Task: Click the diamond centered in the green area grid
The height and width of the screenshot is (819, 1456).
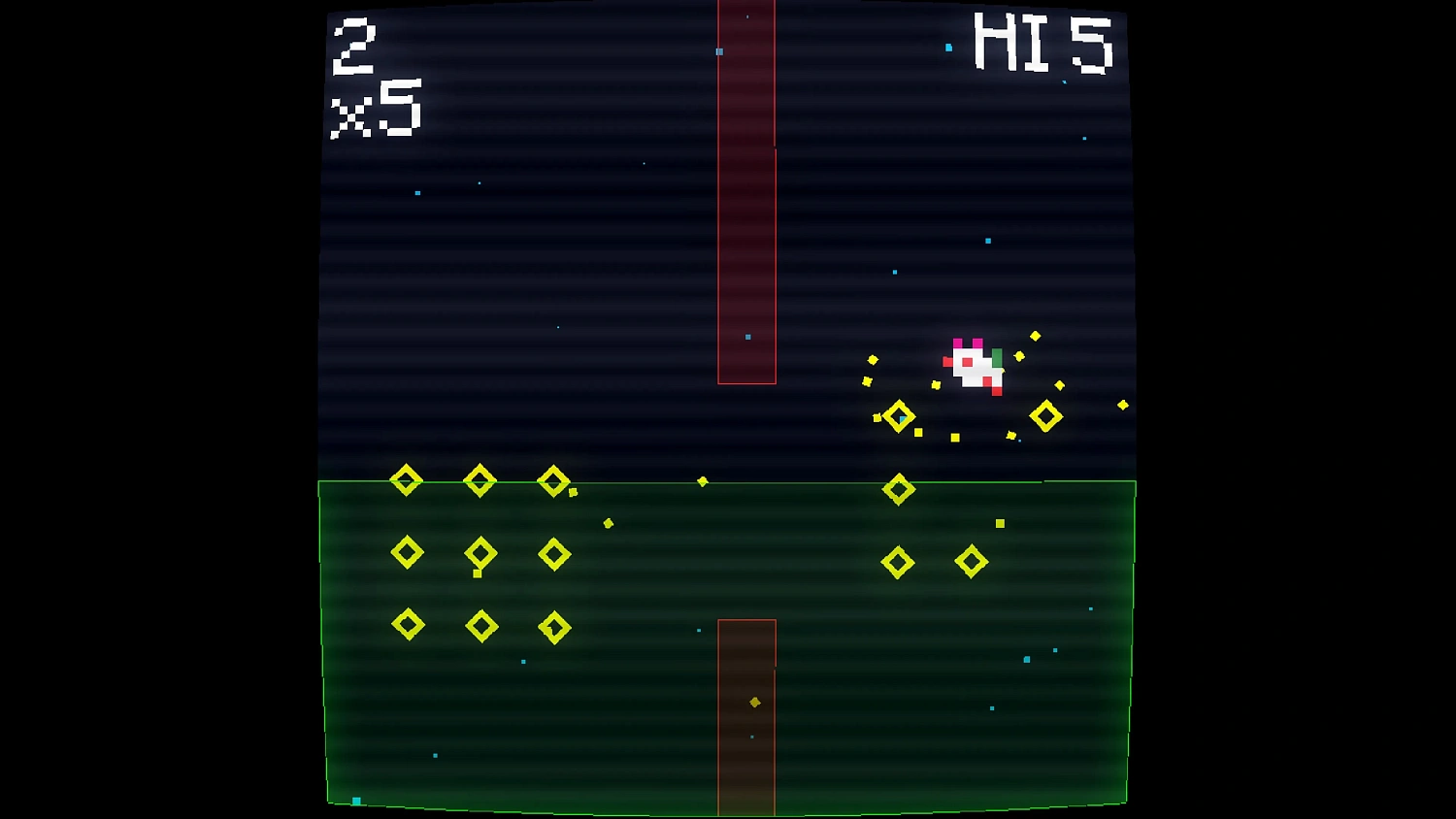Action: point(480,552)
